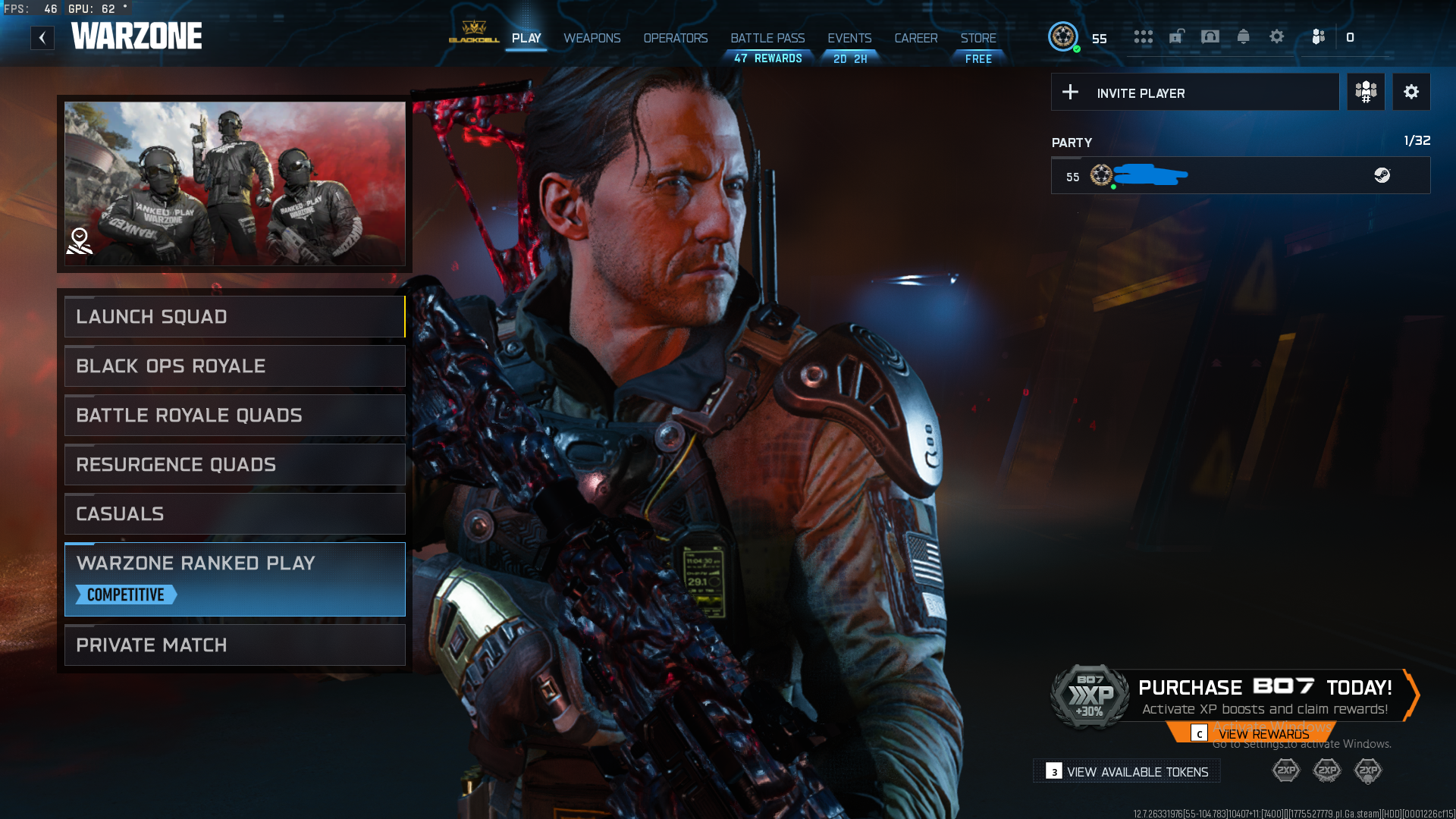Choose the Casuals playlist
The image size is (1456, 819).
[x=235, y=514]
